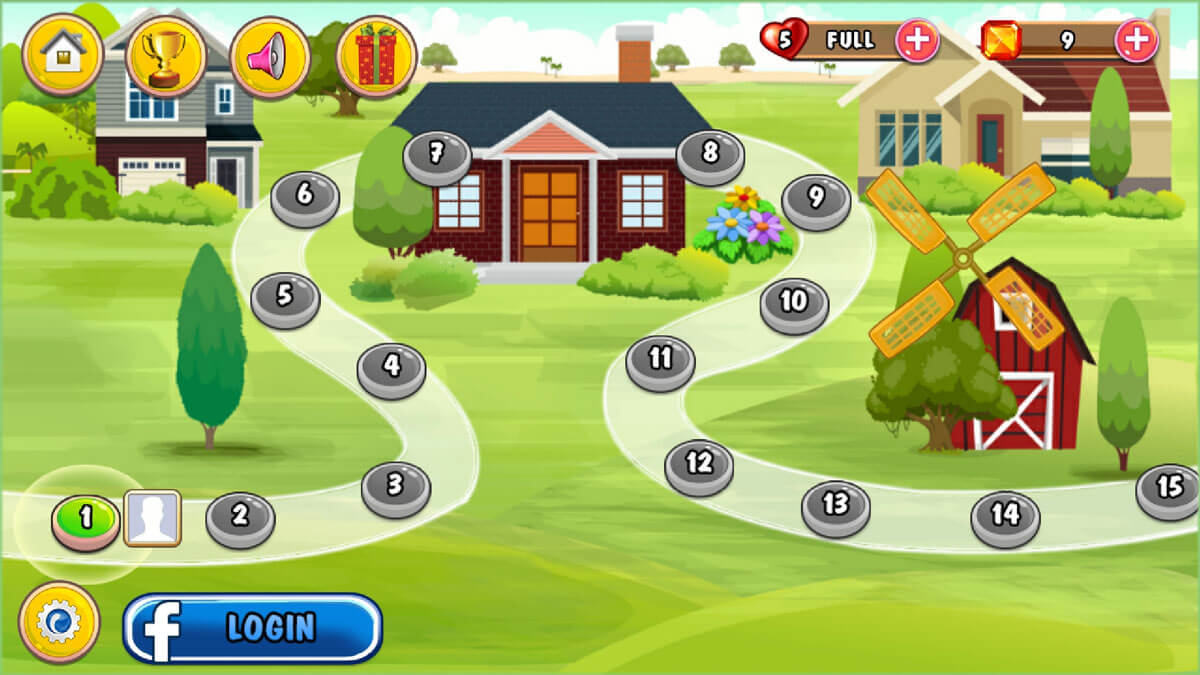Screen dimensions: 1200x675
Task: Select the level 10 node
Action: tap(794, 302)
